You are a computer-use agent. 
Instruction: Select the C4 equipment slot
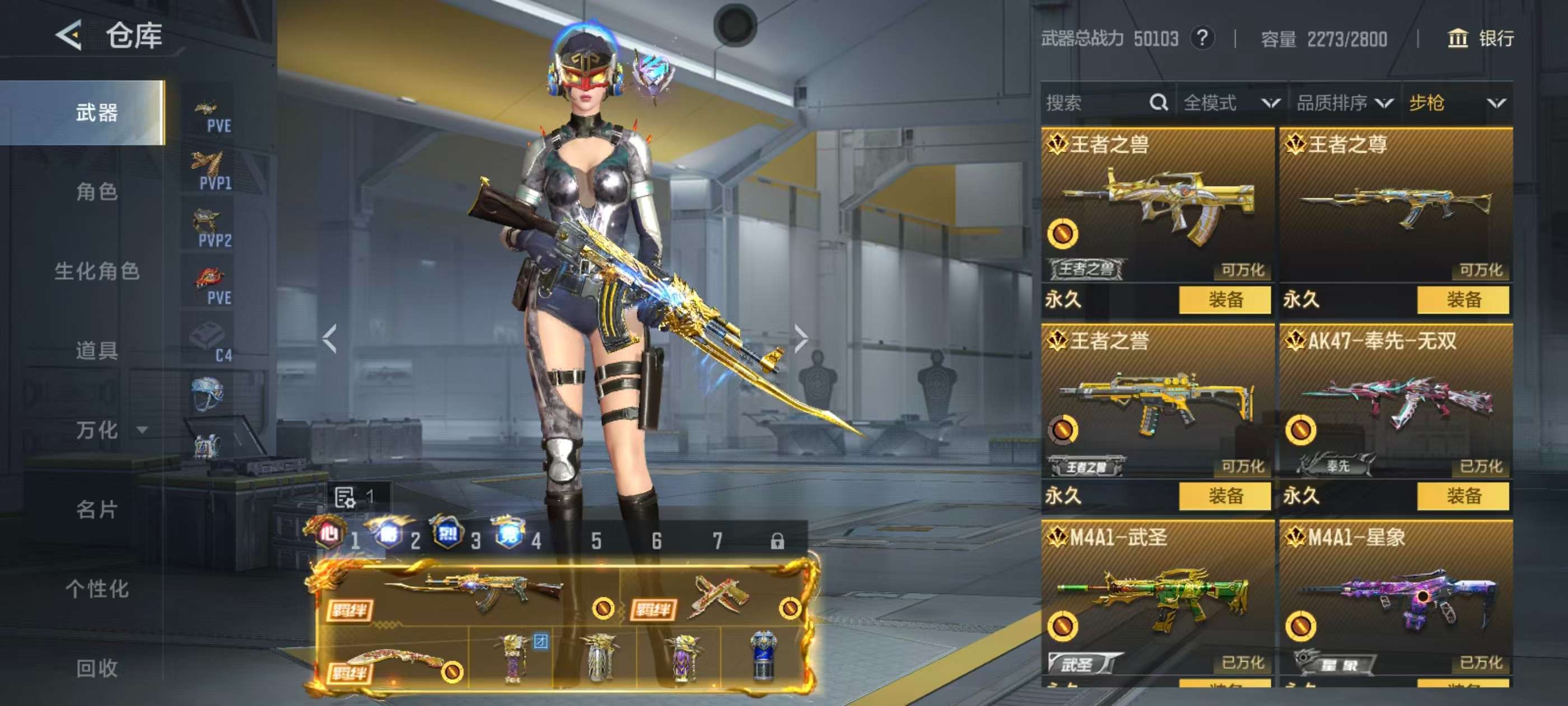click(x=210, y=342)
